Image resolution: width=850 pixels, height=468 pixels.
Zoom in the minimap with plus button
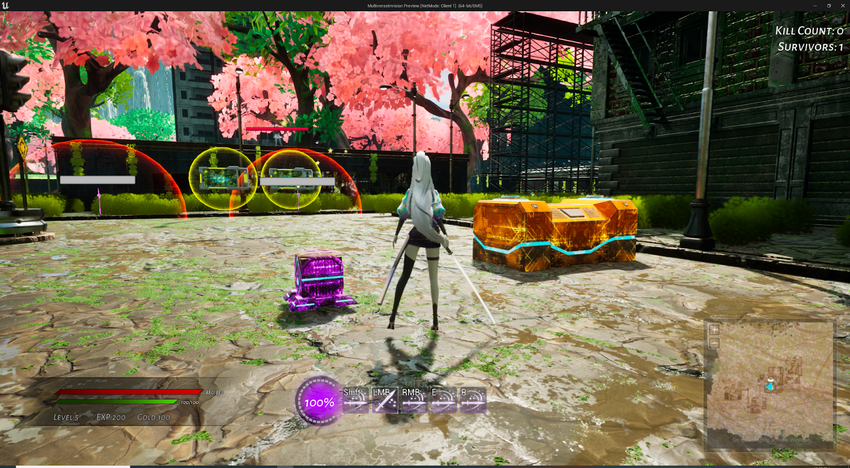point(714,329)
